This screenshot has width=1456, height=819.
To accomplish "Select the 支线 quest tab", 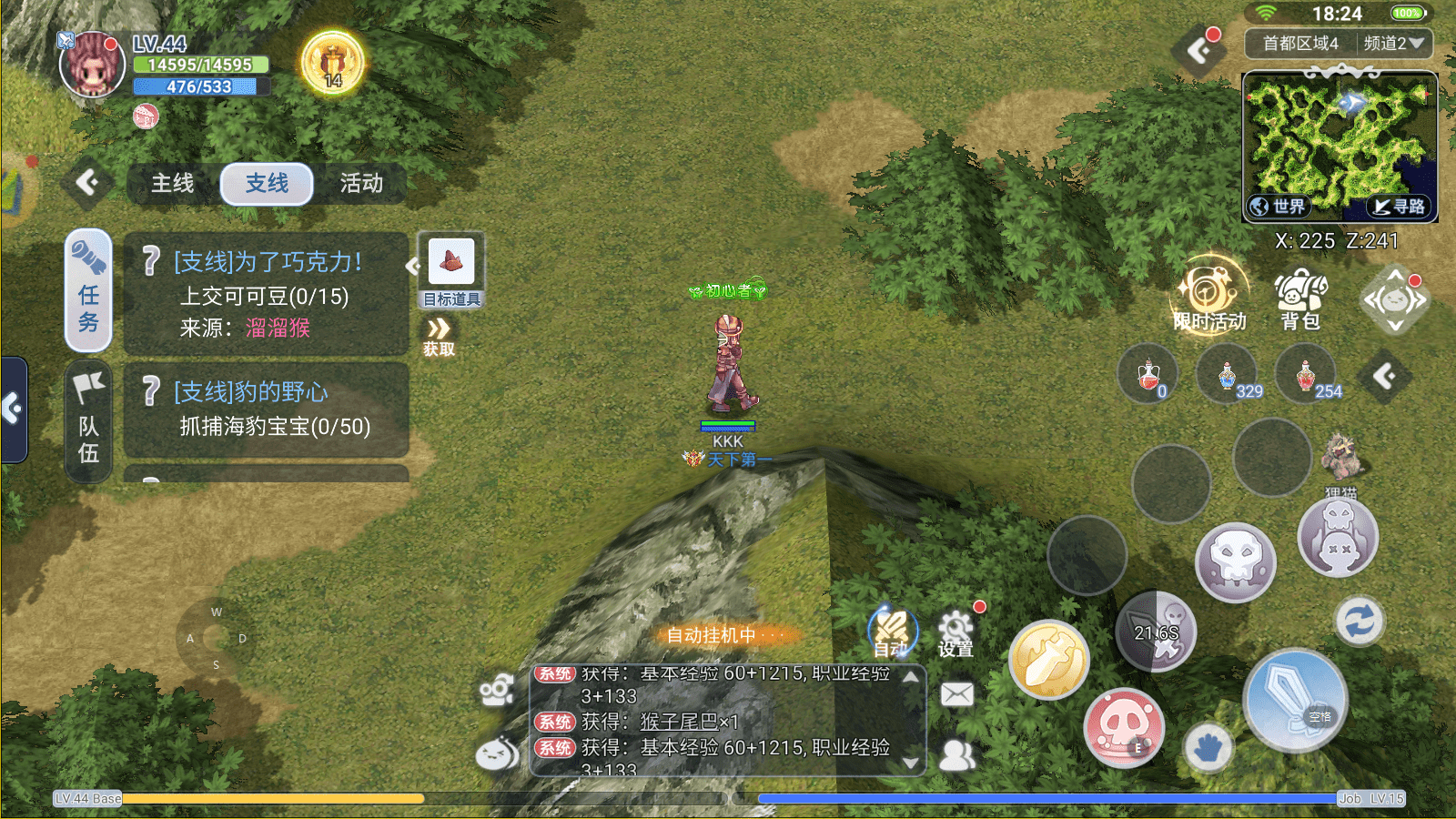I will click(267, 184).
